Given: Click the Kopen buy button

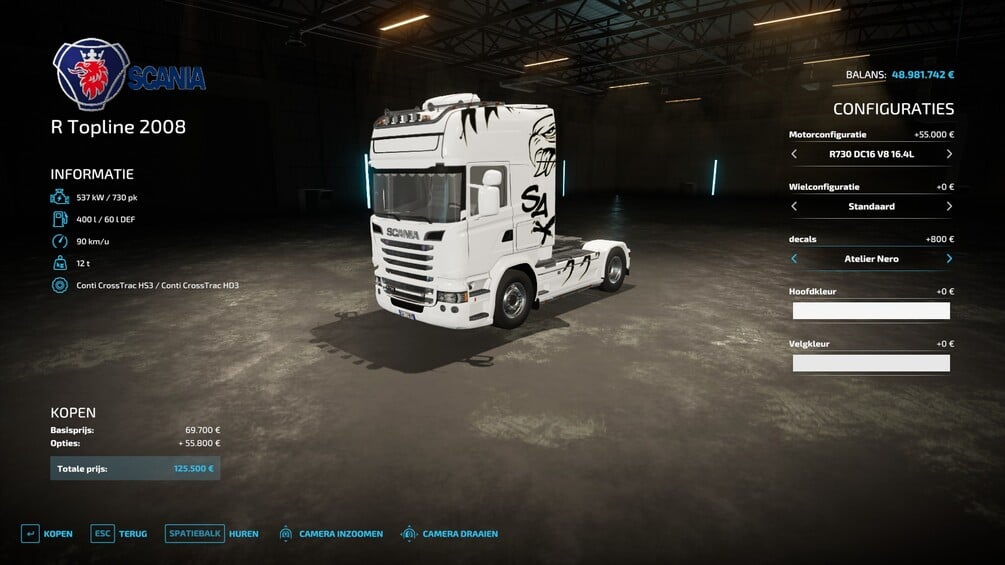Looking at the screenshot, I should click(x=47, y=534).
